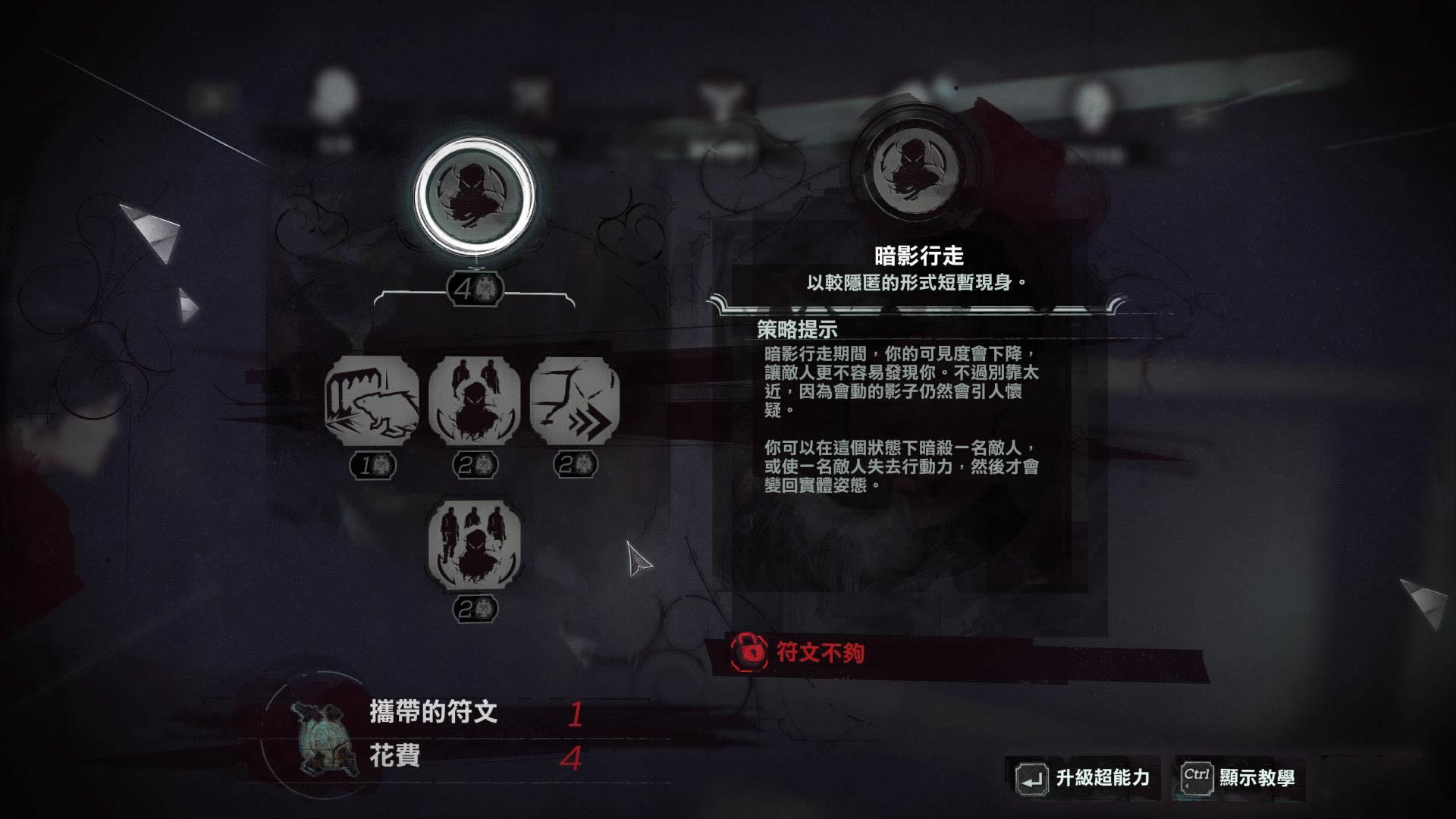This screenshot has height=819, width=1456.
Task: Choose the shadow upgrade showing three figures
Action: pyautogui.click(x=475, y=544)
